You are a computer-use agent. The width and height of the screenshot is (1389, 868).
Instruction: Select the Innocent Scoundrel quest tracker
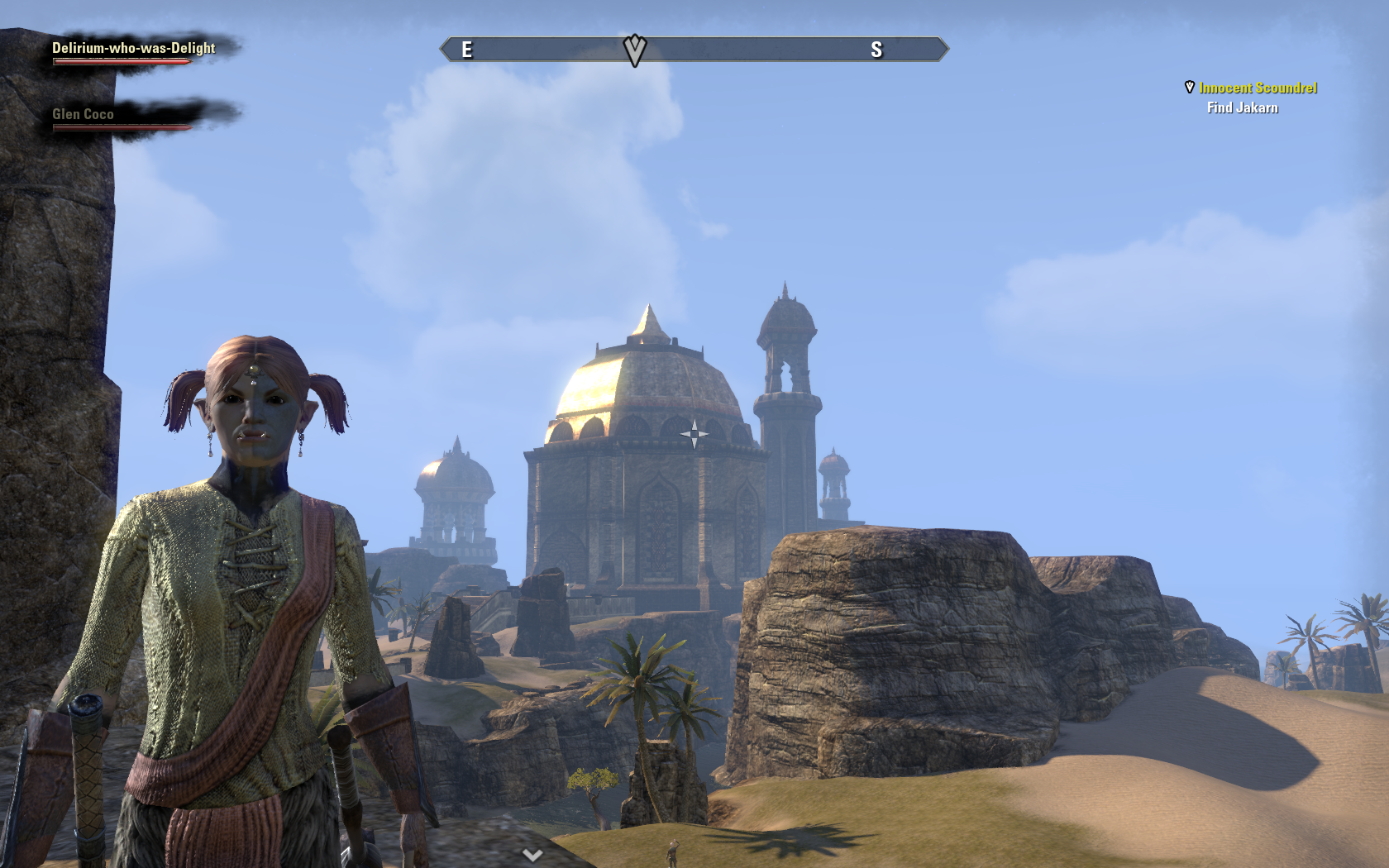click(x=1258, y=88)
